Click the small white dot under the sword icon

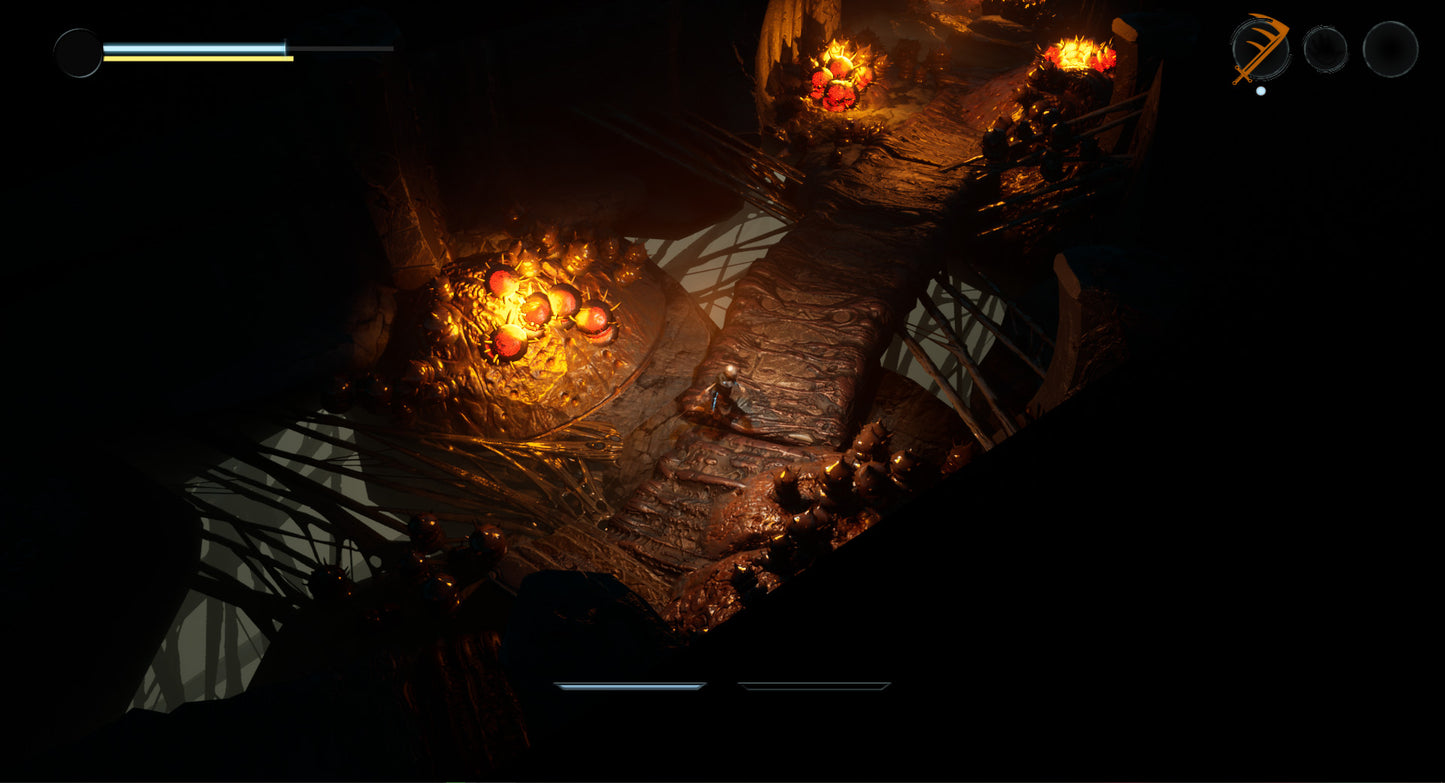pos(1260,89)
